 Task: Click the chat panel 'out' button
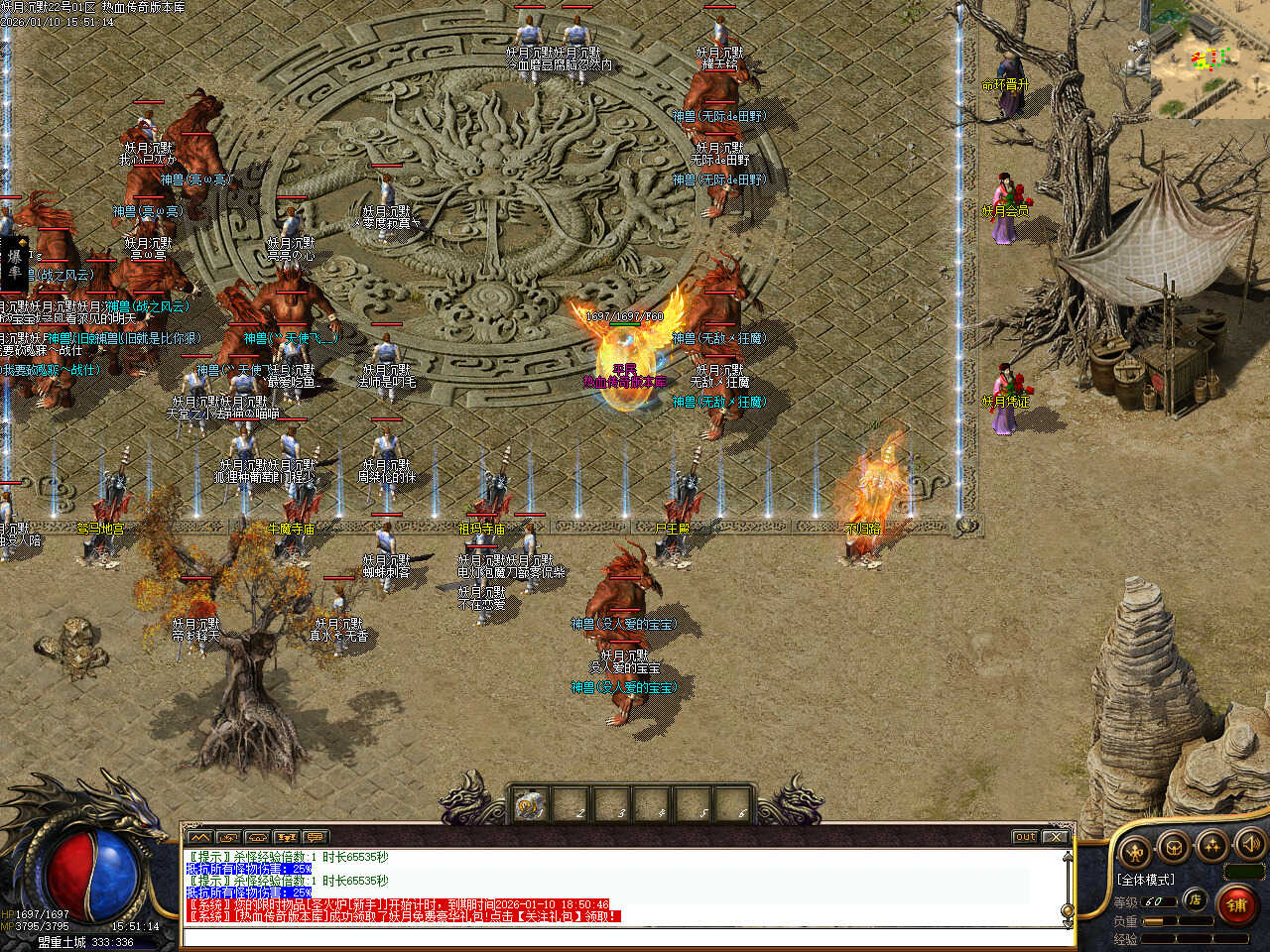pos(1025,837)
